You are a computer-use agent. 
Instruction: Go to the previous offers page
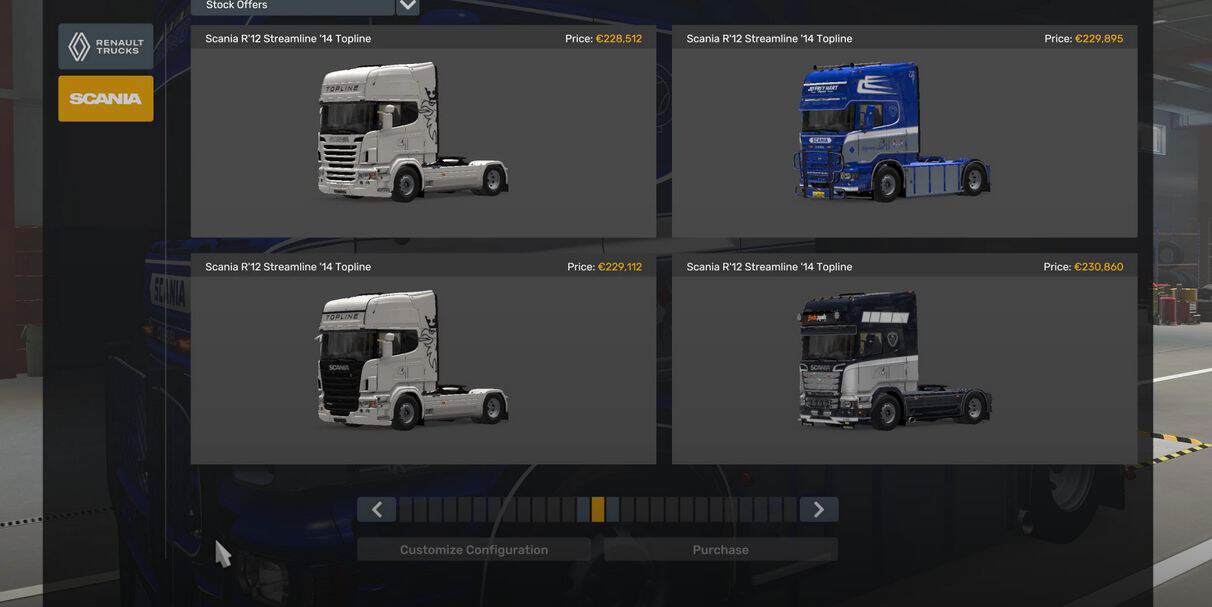377,510
